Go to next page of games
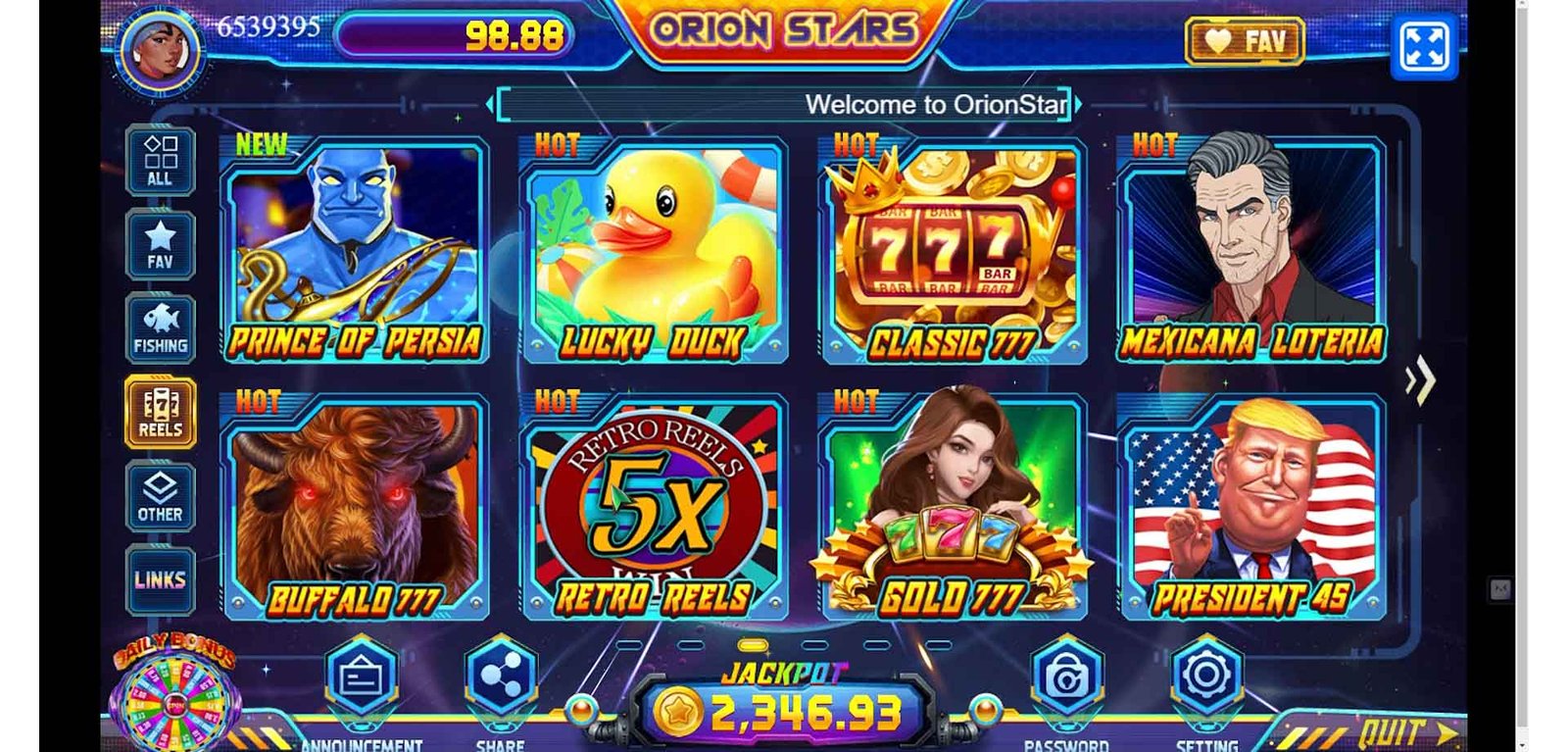The image size is (1568, 752). (x=1420, y=380)
